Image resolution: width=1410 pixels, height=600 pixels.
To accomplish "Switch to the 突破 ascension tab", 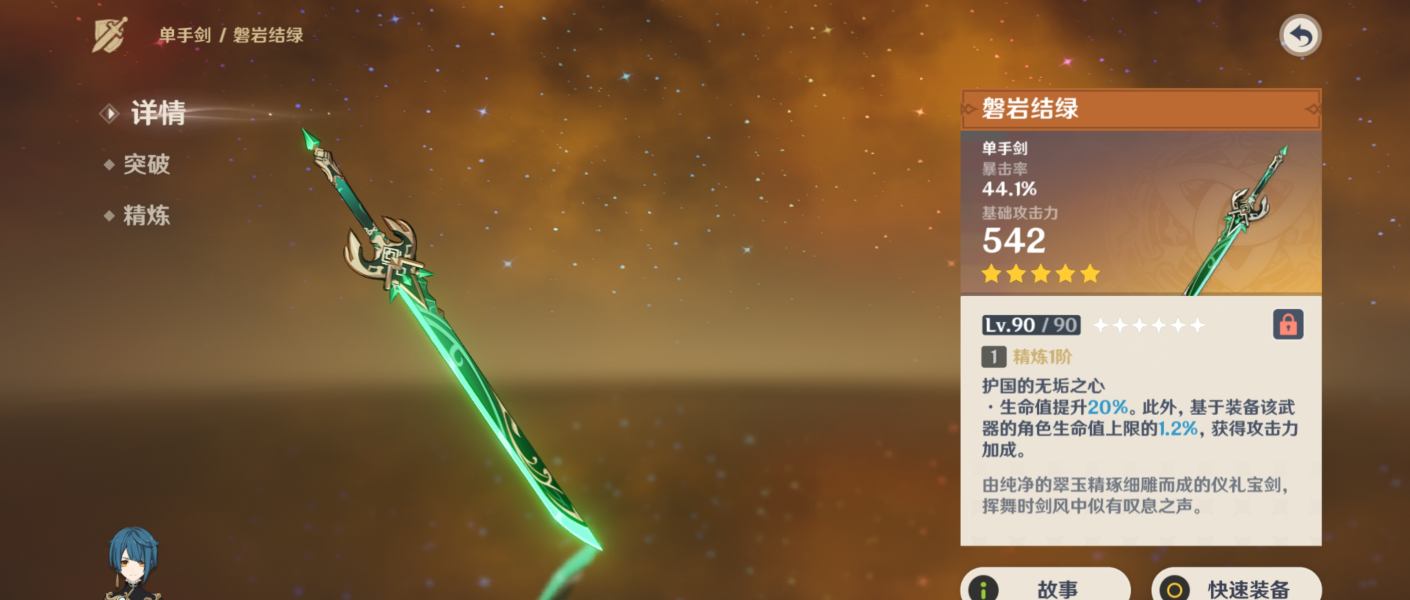I will tap(146, 164).
